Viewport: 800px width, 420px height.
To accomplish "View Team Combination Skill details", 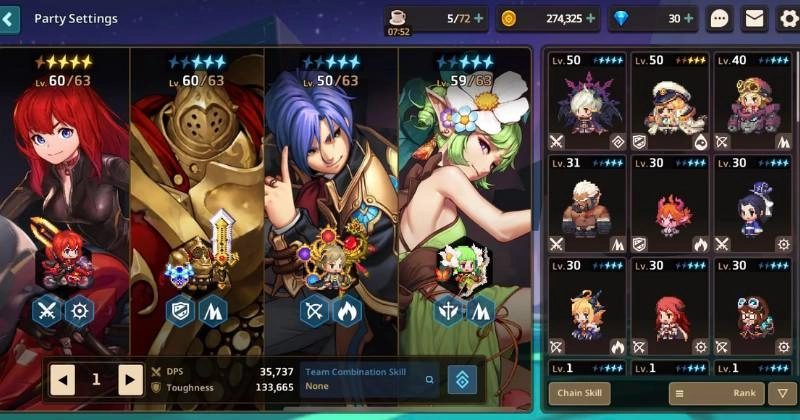I will (430, 380).
